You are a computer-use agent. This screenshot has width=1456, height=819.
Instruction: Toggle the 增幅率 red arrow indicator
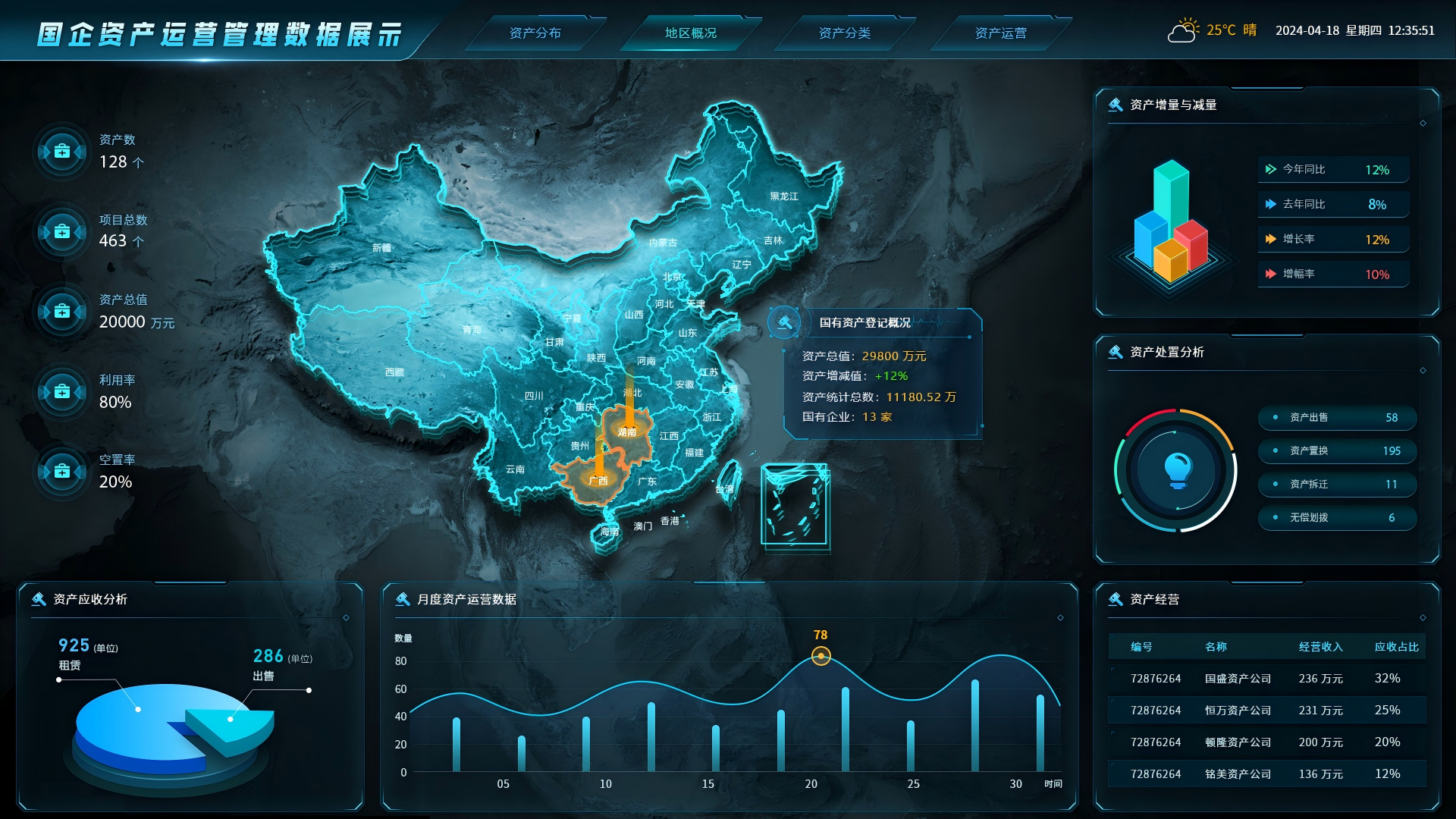1272,274
